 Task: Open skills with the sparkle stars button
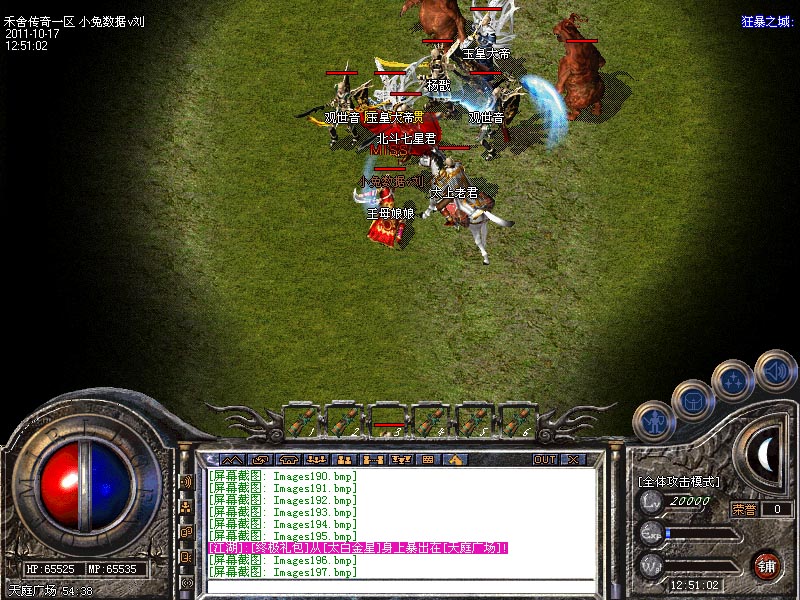733,379
